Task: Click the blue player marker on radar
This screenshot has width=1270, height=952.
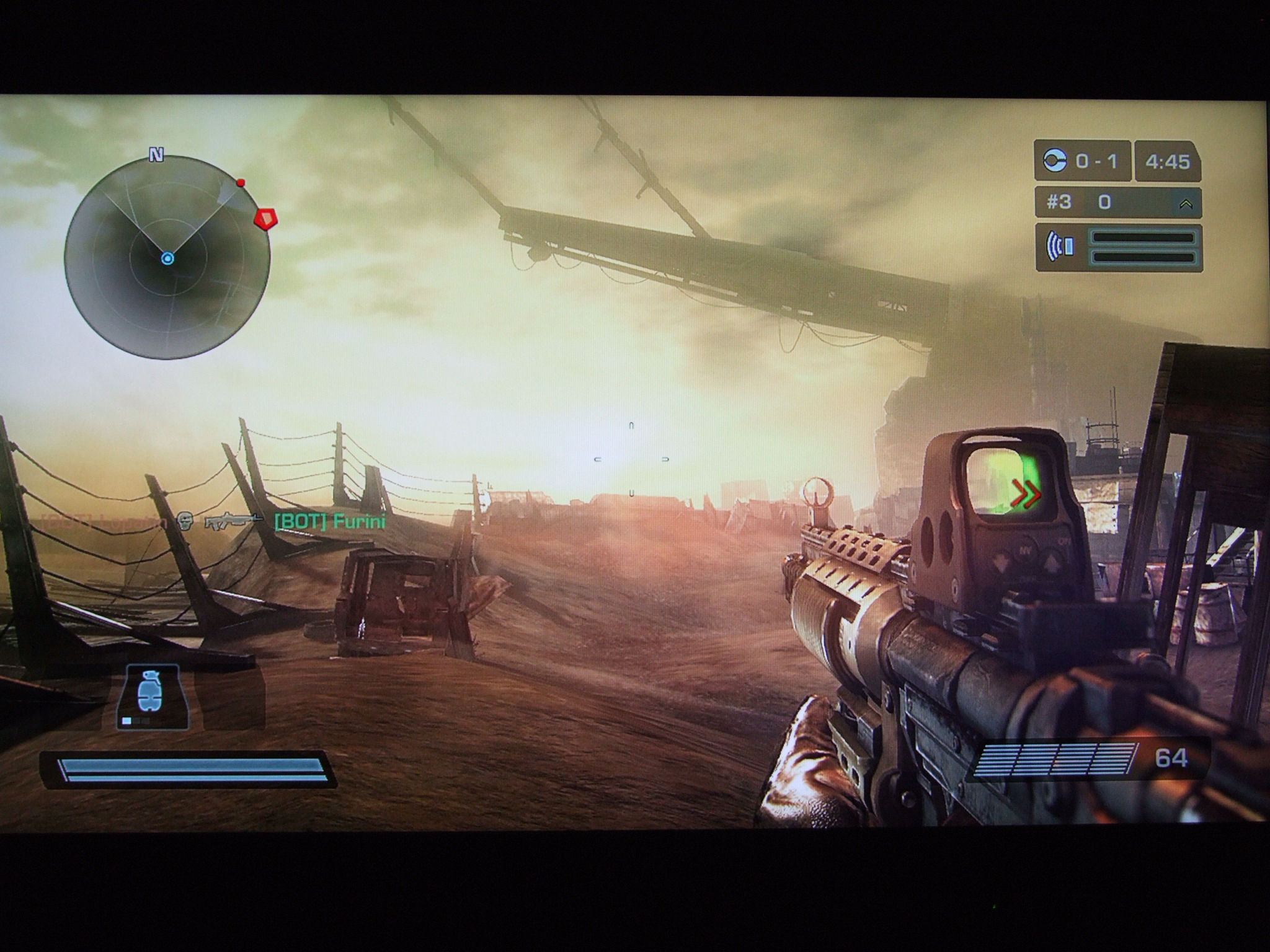Action: pos(167,258)
